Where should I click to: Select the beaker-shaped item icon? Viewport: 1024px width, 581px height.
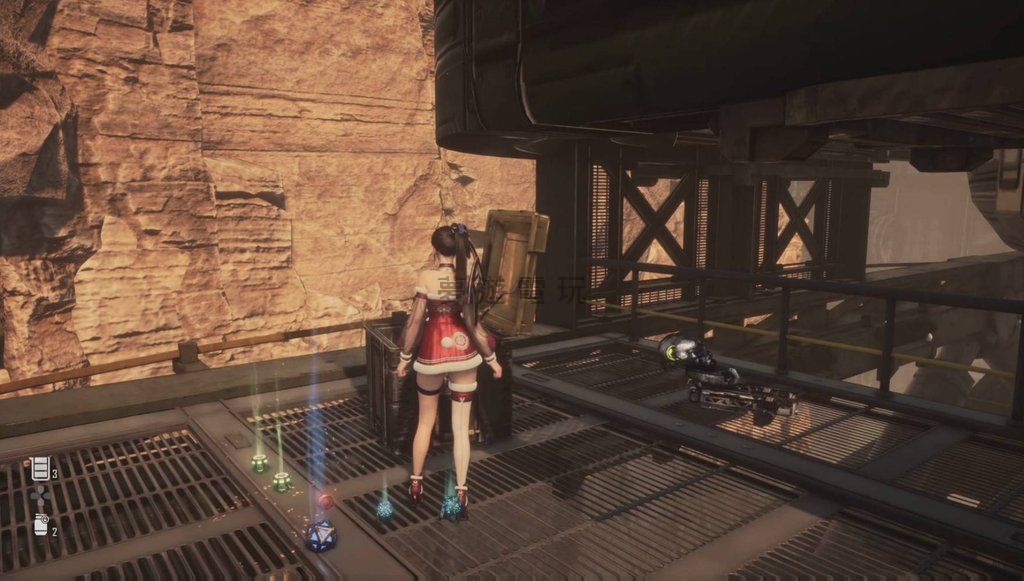[40, 467]
